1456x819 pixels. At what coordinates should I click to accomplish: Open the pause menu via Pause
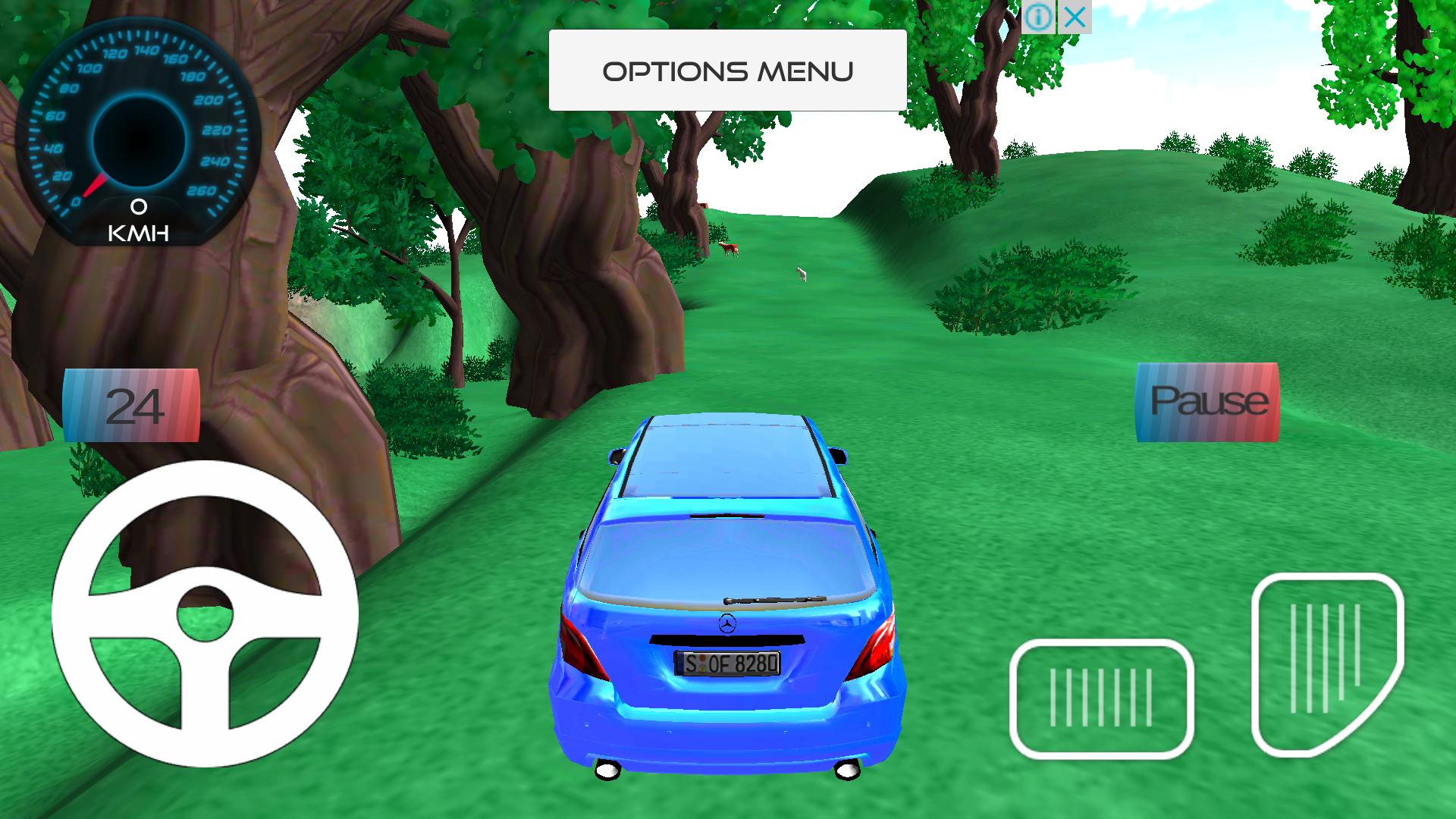tap(1207, 402)
